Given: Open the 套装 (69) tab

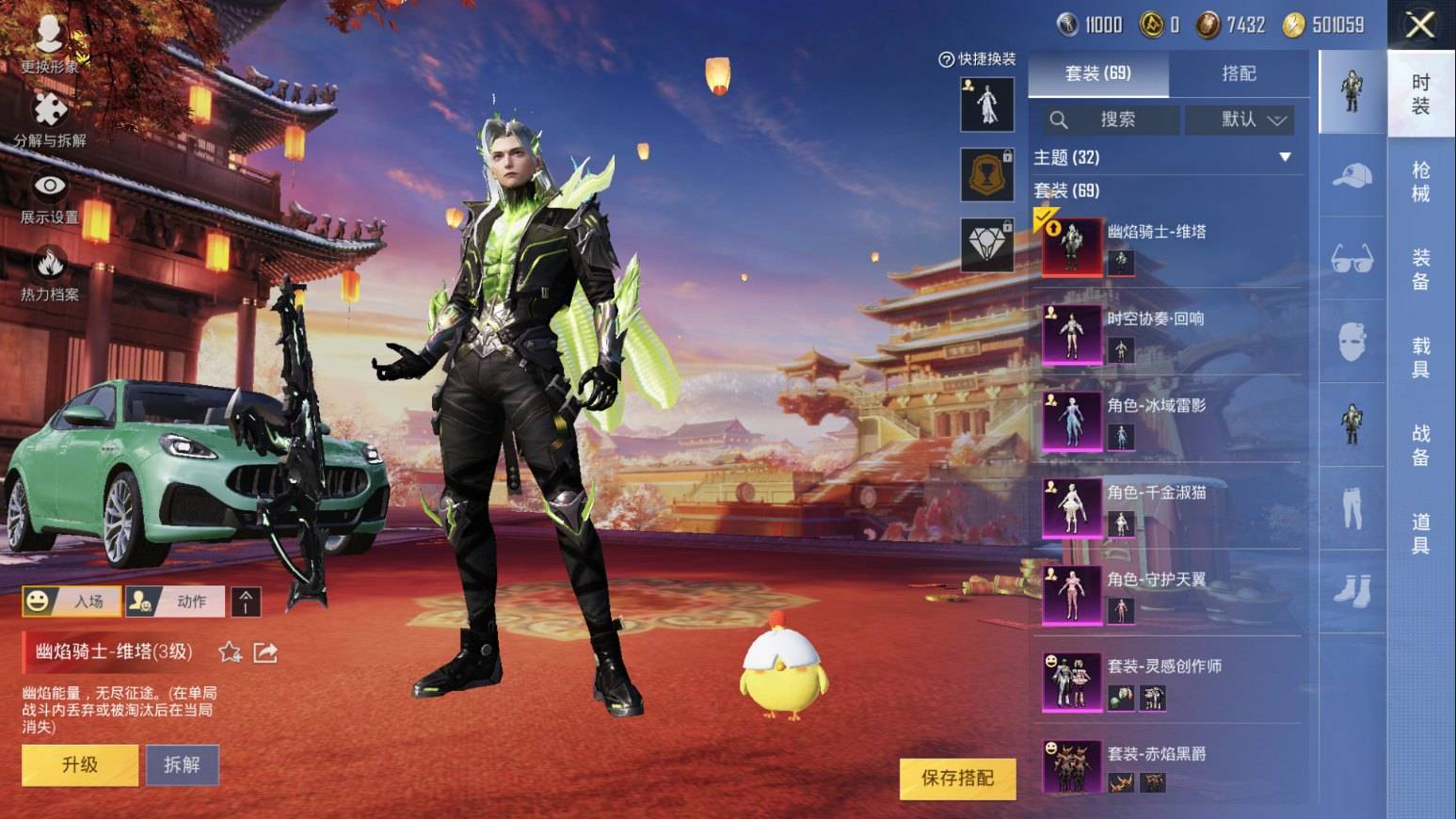Looking at the screenshot, I should [x=1098, y=73].
